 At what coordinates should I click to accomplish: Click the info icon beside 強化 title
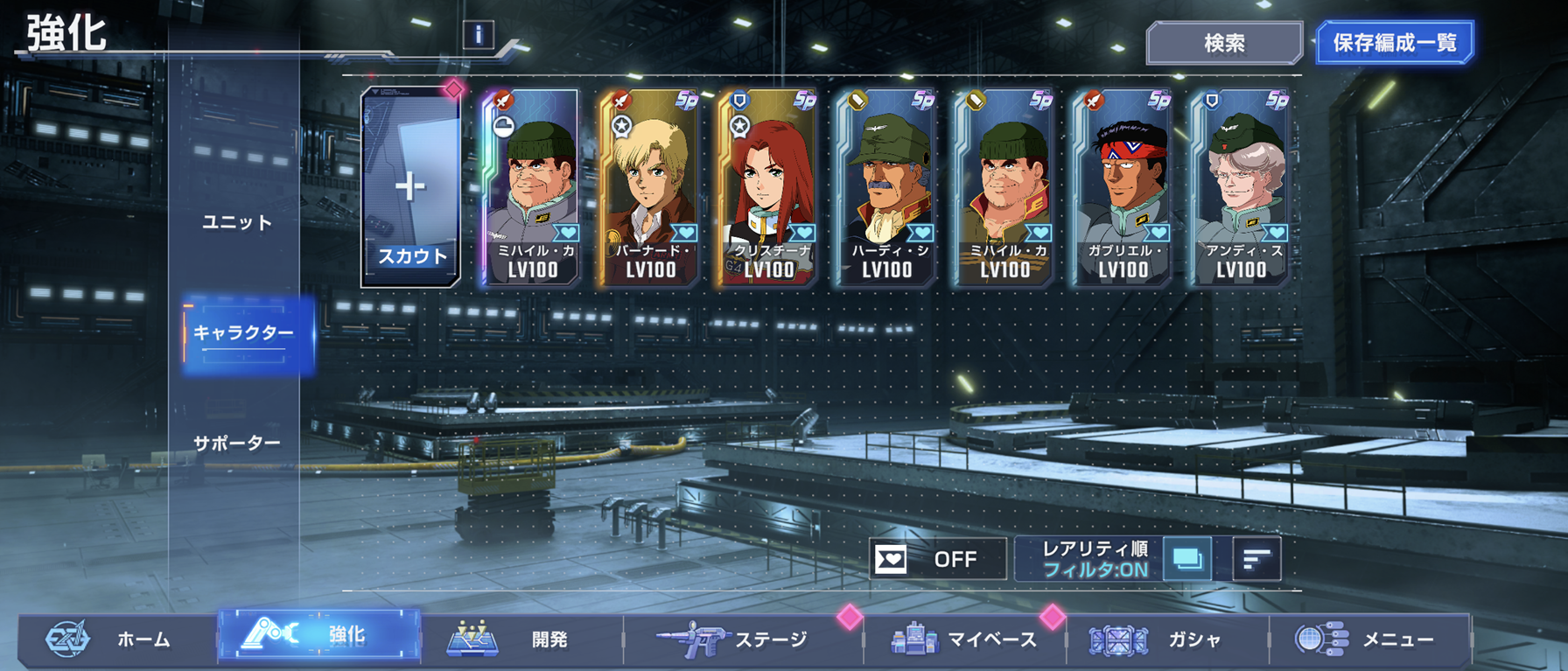click(478, 35)
